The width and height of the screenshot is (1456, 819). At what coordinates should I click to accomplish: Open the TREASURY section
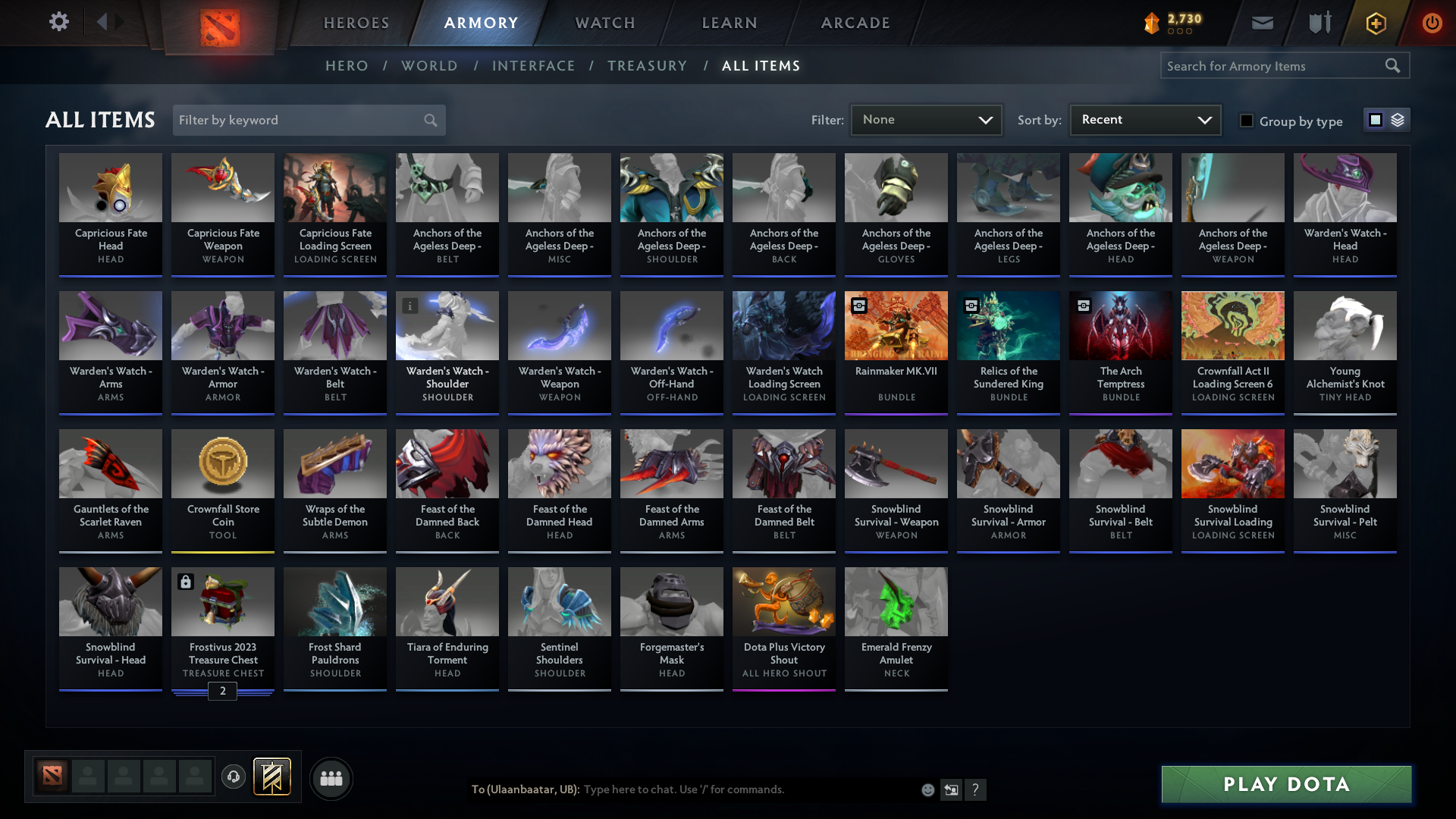(647, 66)
